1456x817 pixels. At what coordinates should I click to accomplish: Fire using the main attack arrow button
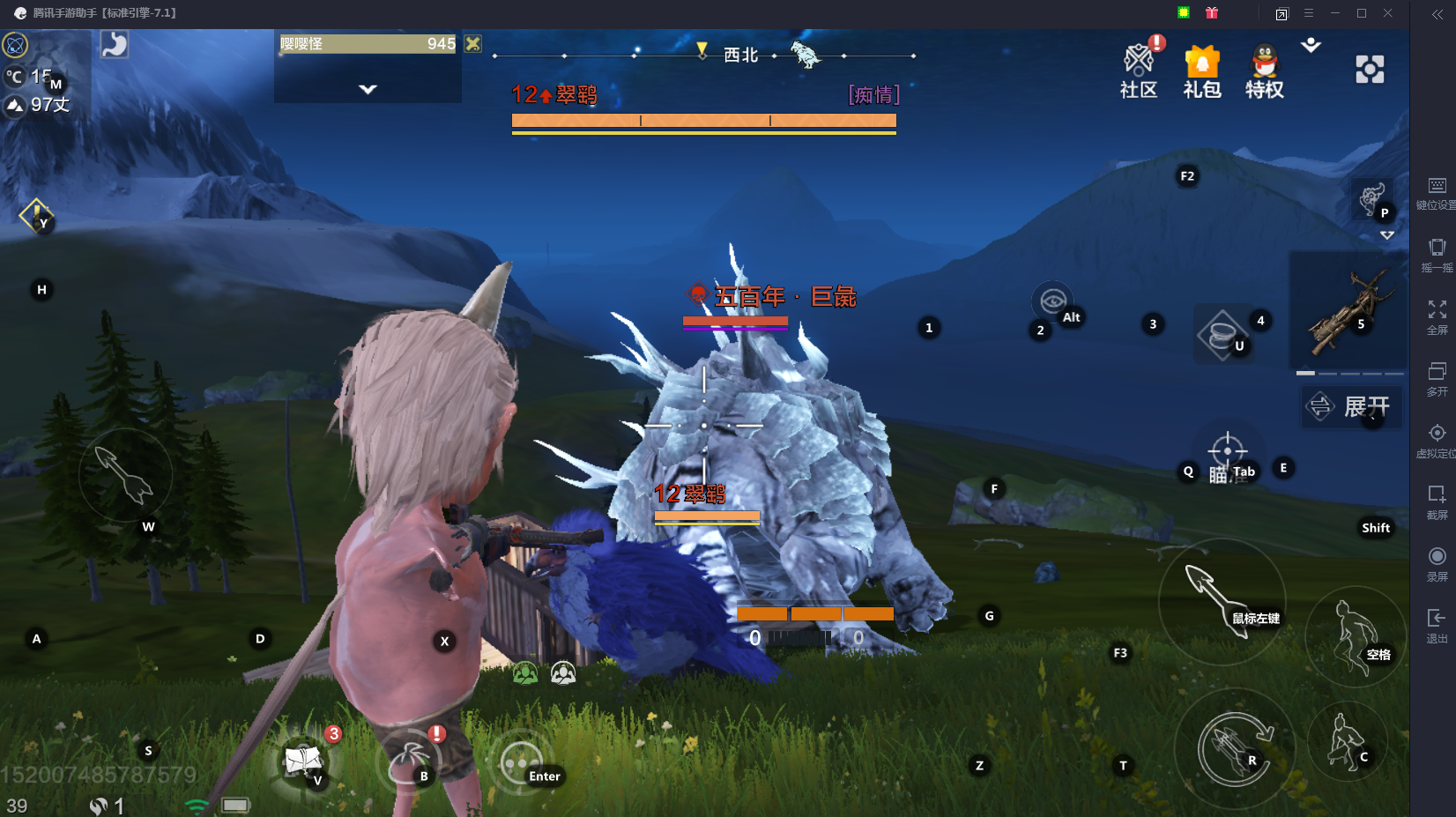pyautogui.click(x=1219, y=599)
